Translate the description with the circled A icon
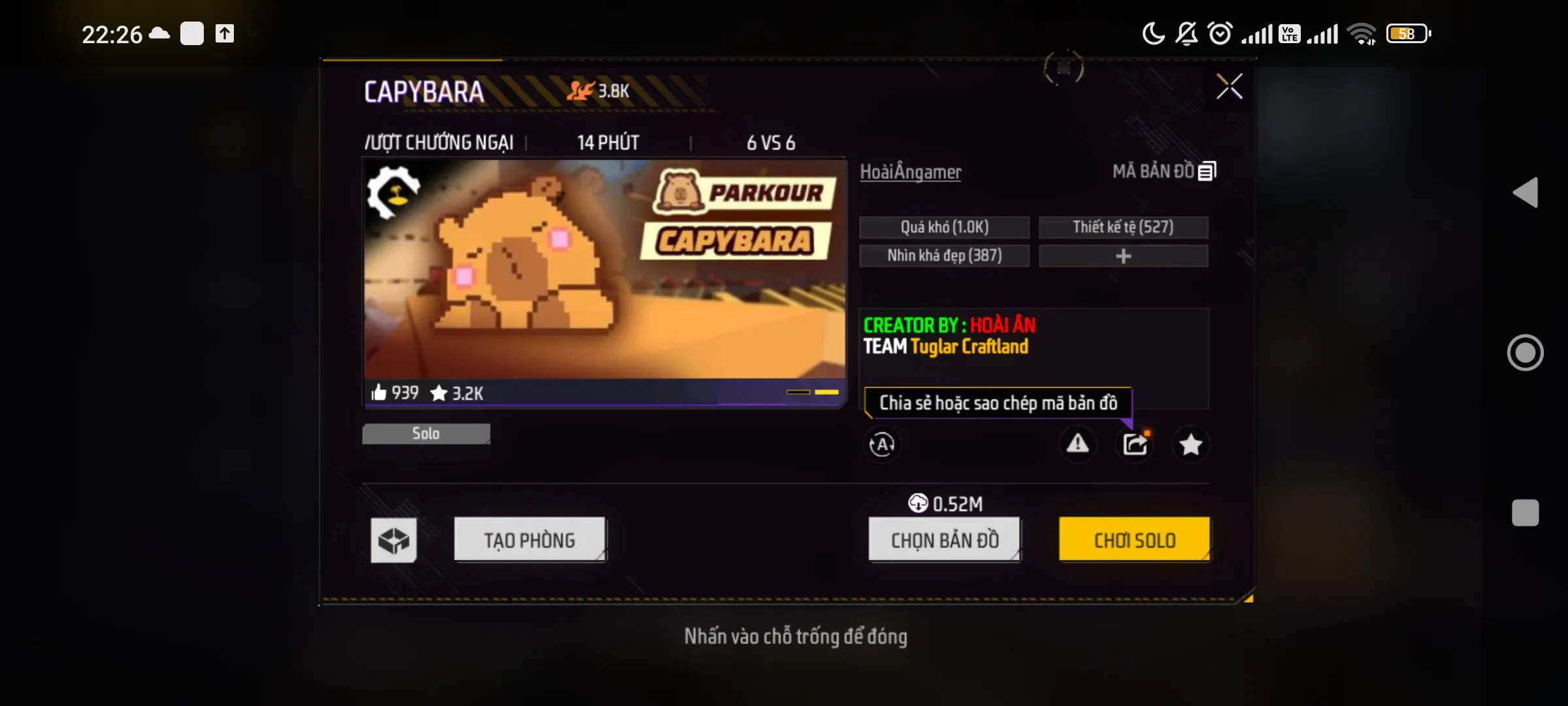Image resolution: width=1568 pixels, height=706 pixels. 882,445
